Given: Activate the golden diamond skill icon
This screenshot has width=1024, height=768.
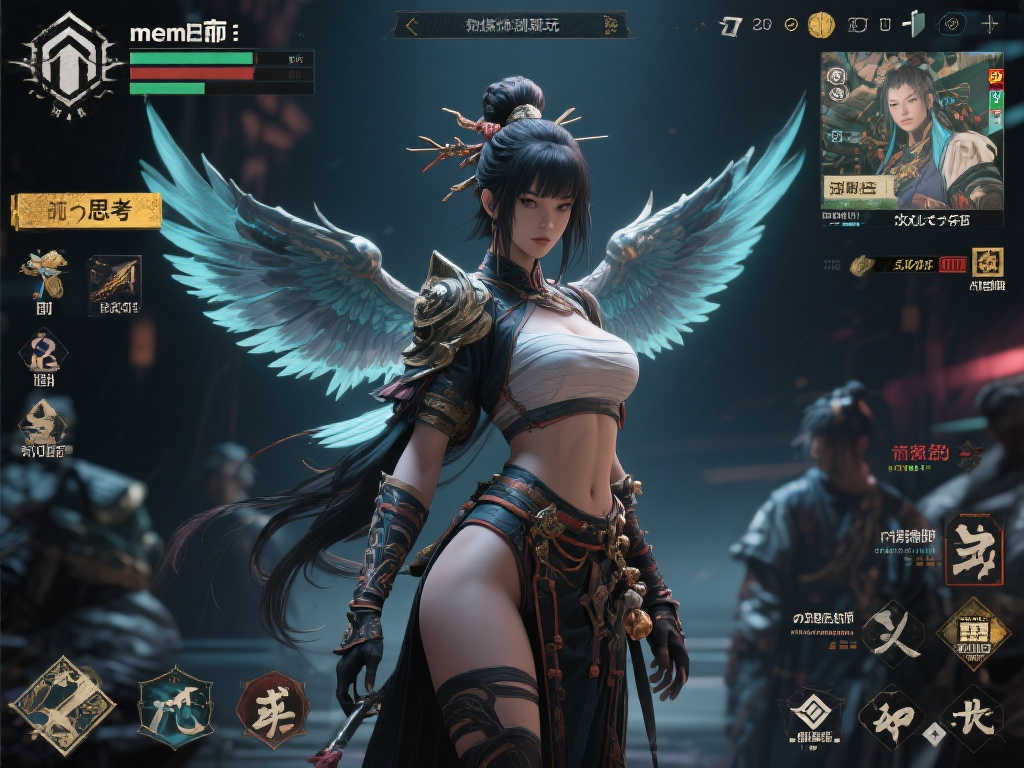Looking at the screenshot, I should click(x=972, y=632).
